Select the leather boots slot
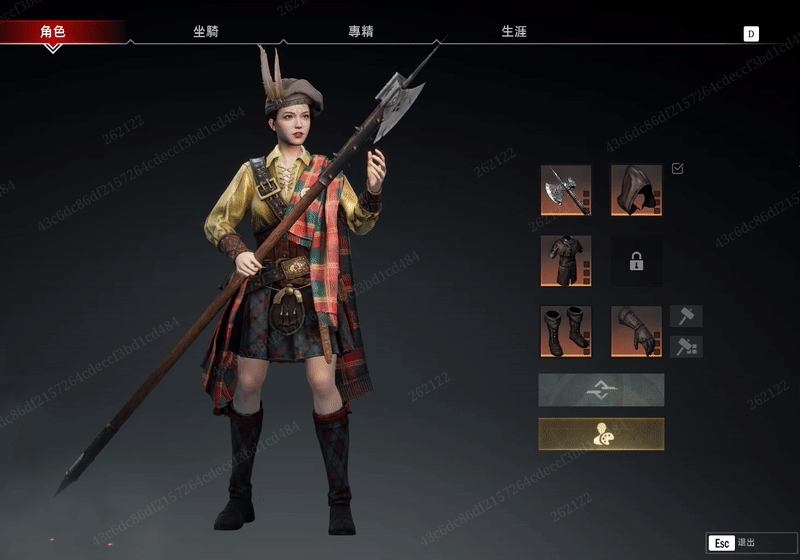This screenshot has width=800, height=560. (x=566, y=331)
